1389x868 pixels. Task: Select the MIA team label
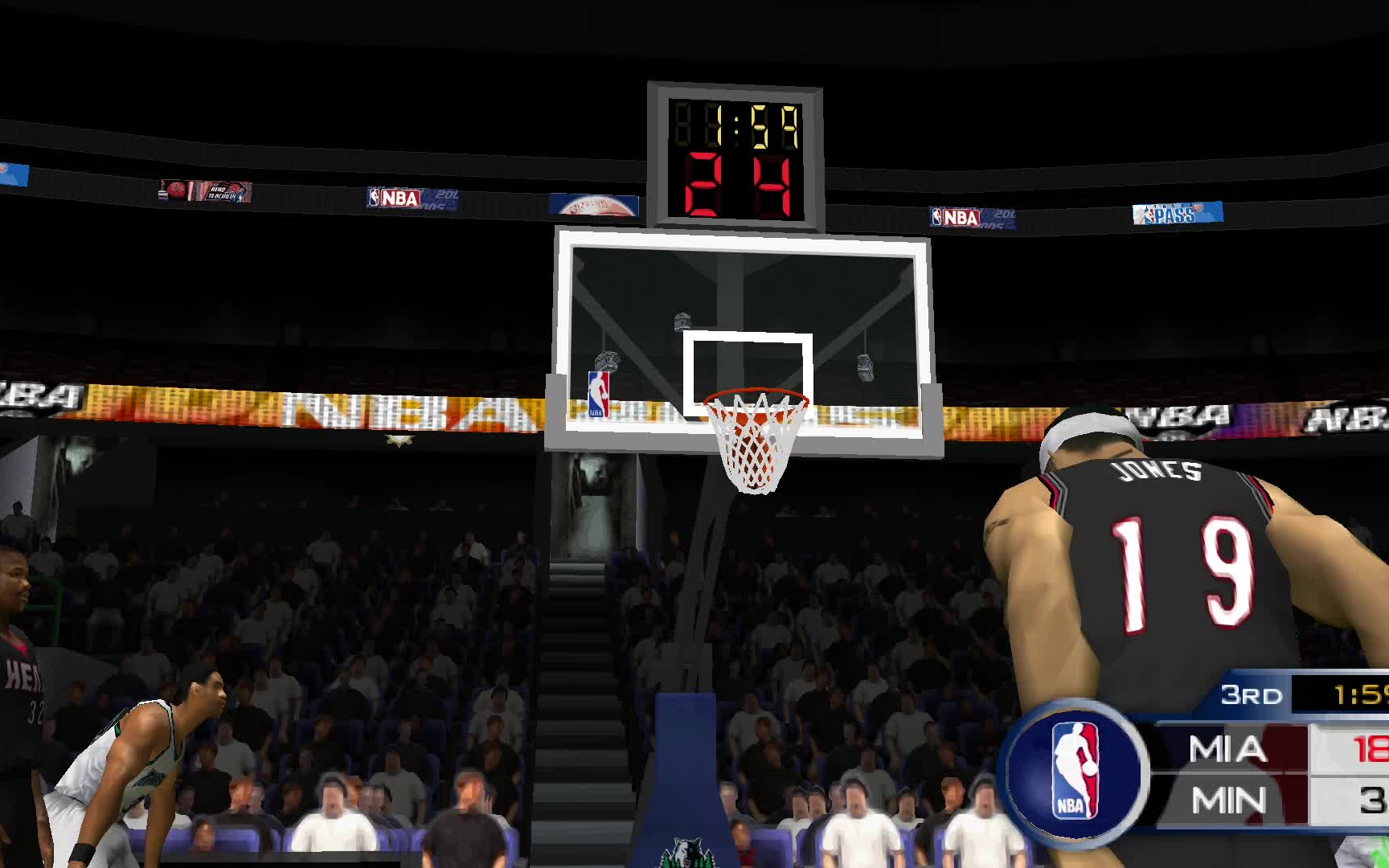pyautogui.click(x=1228, y=748)
